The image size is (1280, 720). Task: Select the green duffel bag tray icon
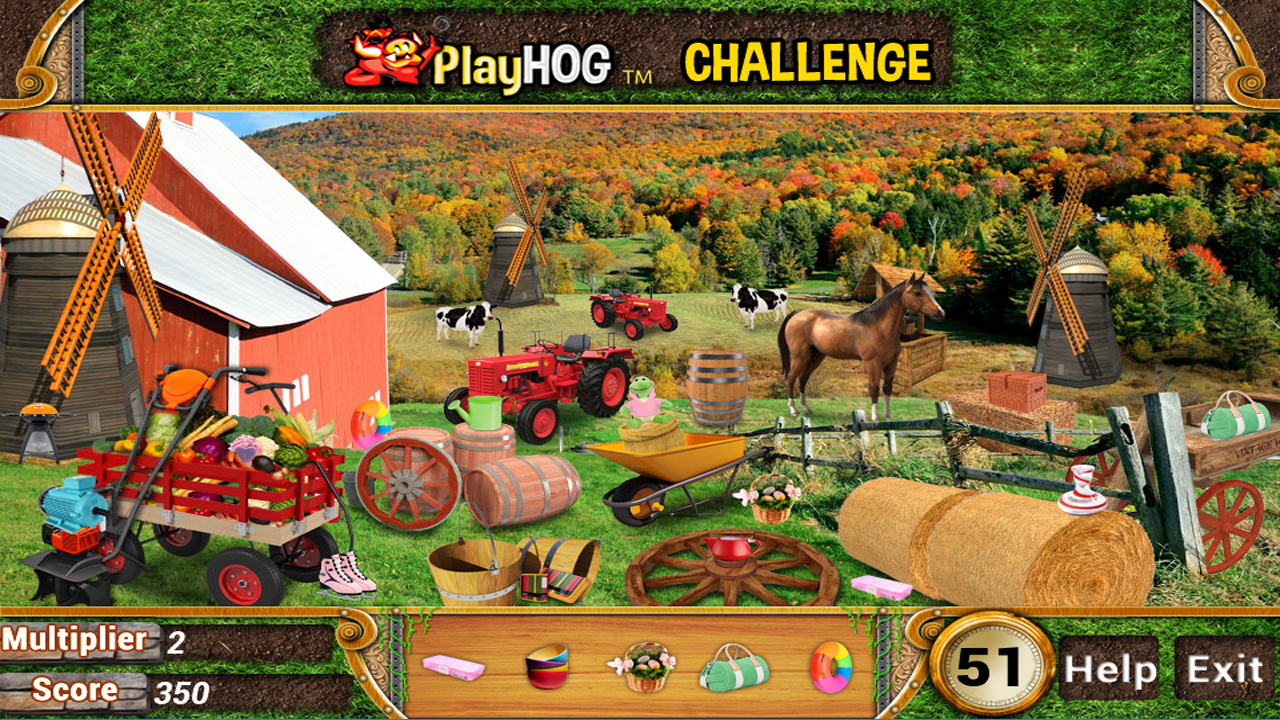[733, 668]
